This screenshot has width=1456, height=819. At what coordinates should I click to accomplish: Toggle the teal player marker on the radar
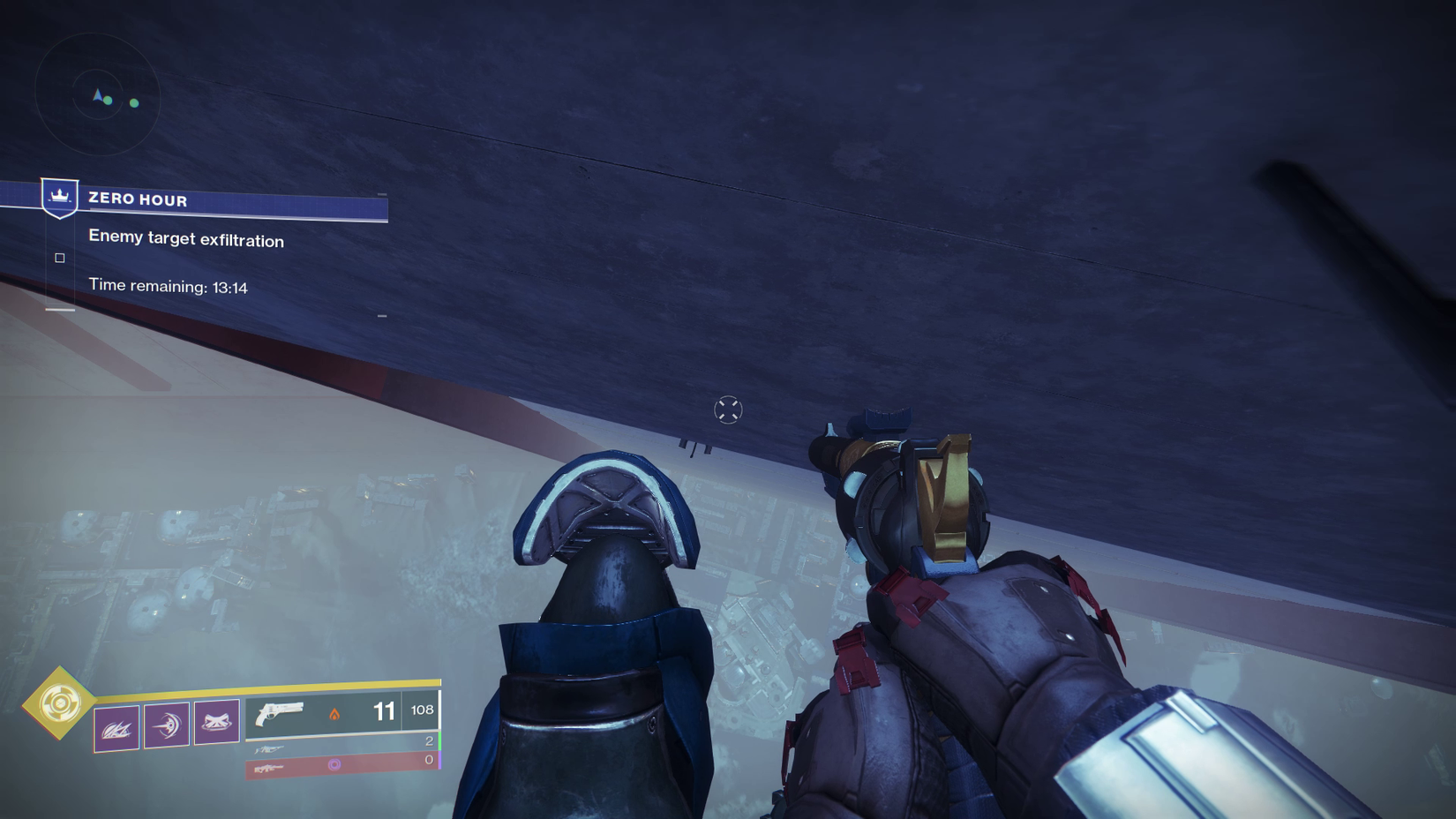97,93
